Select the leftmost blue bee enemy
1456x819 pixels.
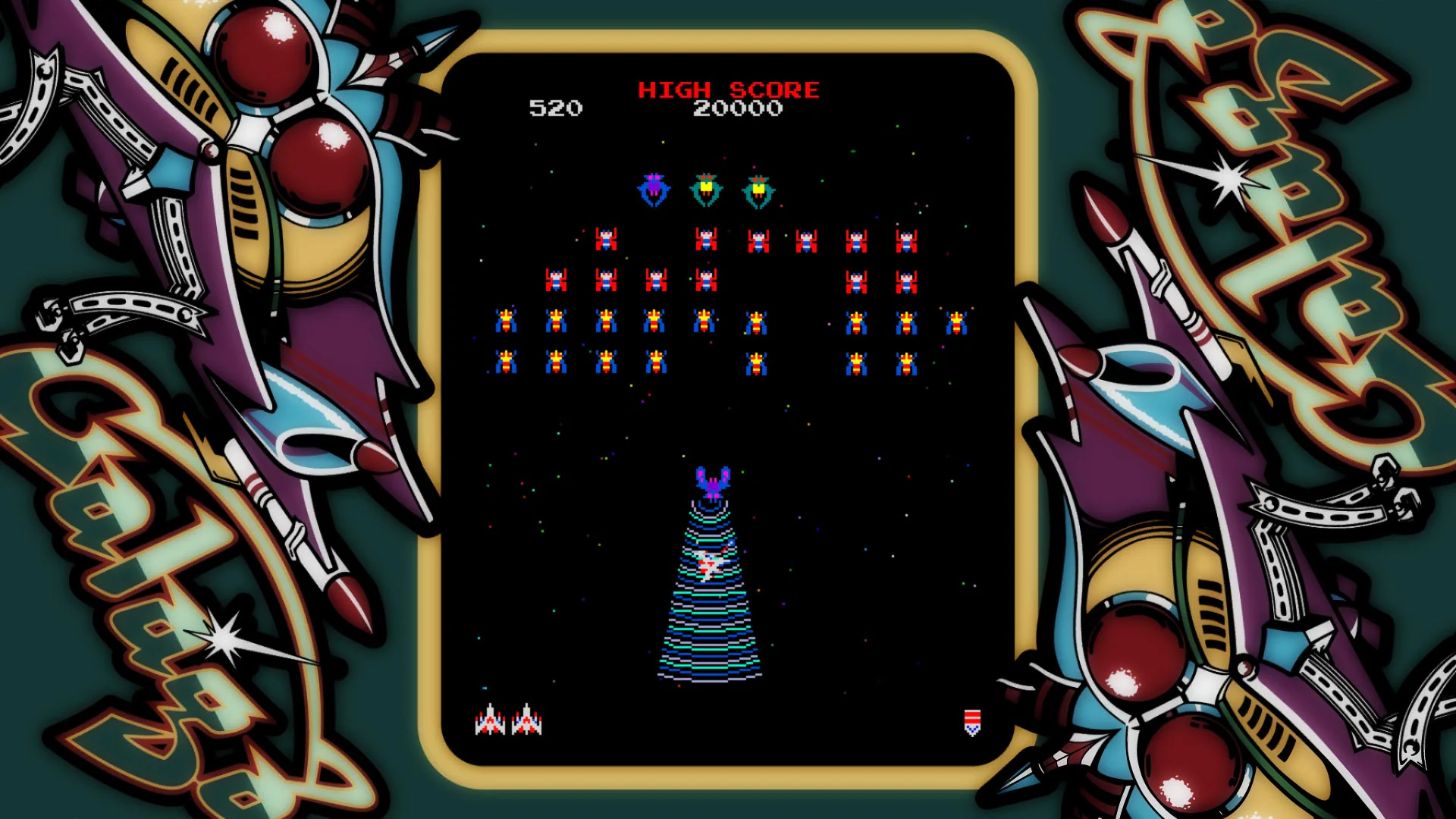tap(506, 319)
